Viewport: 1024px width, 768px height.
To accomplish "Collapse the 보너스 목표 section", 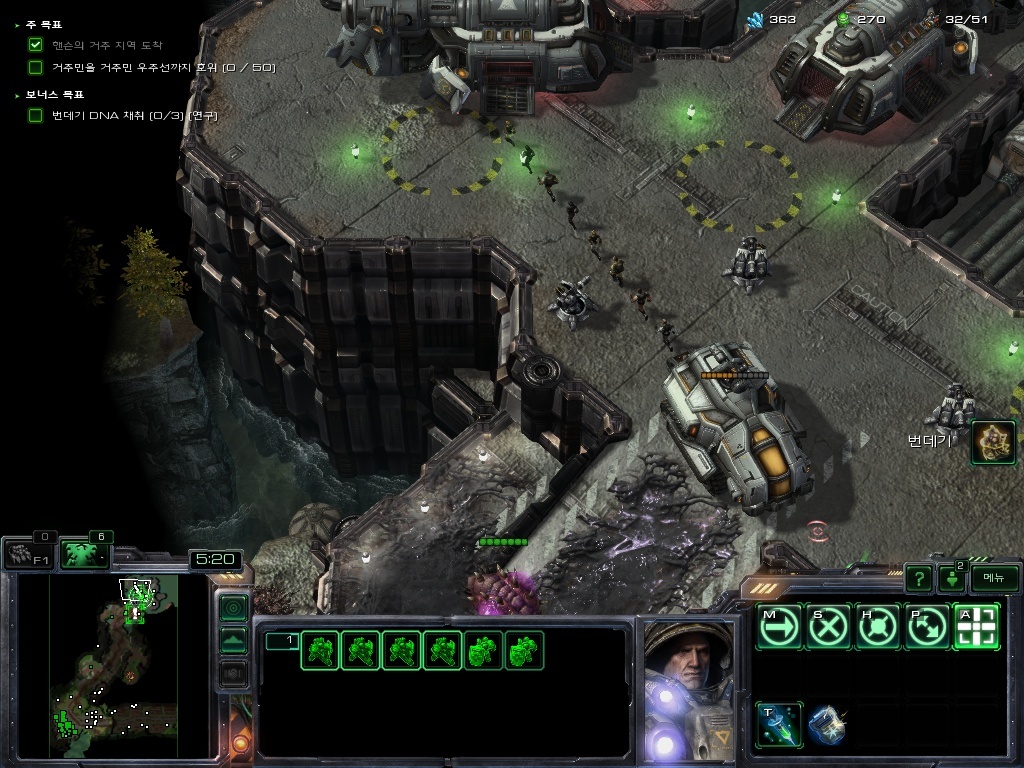I will [x=18, y=95].
